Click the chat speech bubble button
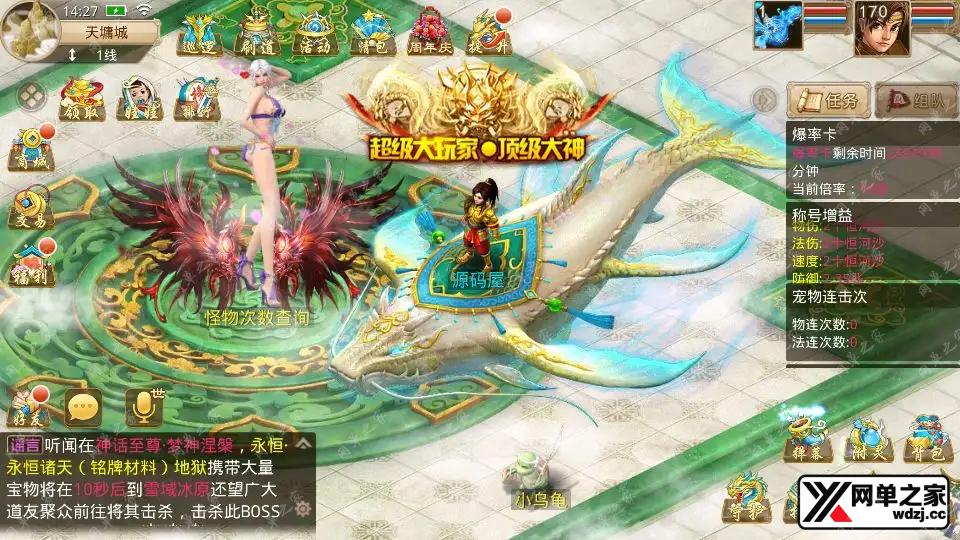Image resolution: width=960 pixels, height=540 pixels. [x=83, y=407]
